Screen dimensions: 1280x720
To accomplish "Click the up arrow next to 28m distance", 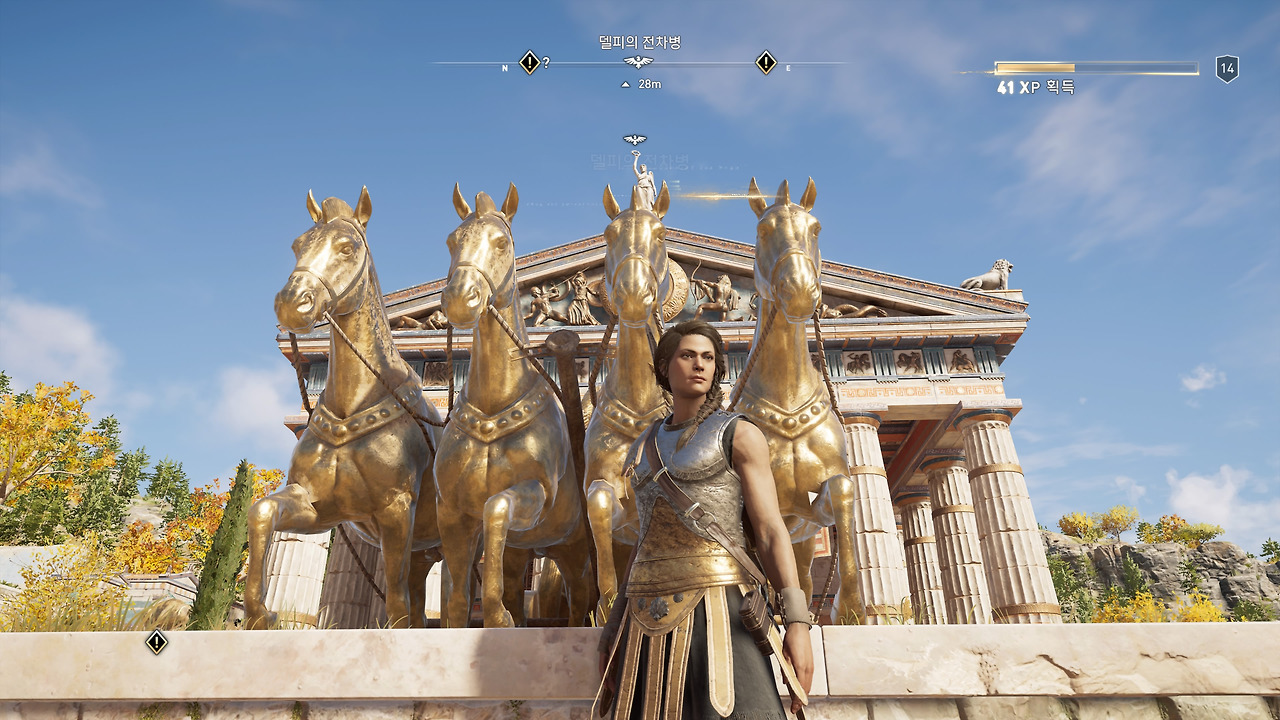I will click(x=625, y=82).
